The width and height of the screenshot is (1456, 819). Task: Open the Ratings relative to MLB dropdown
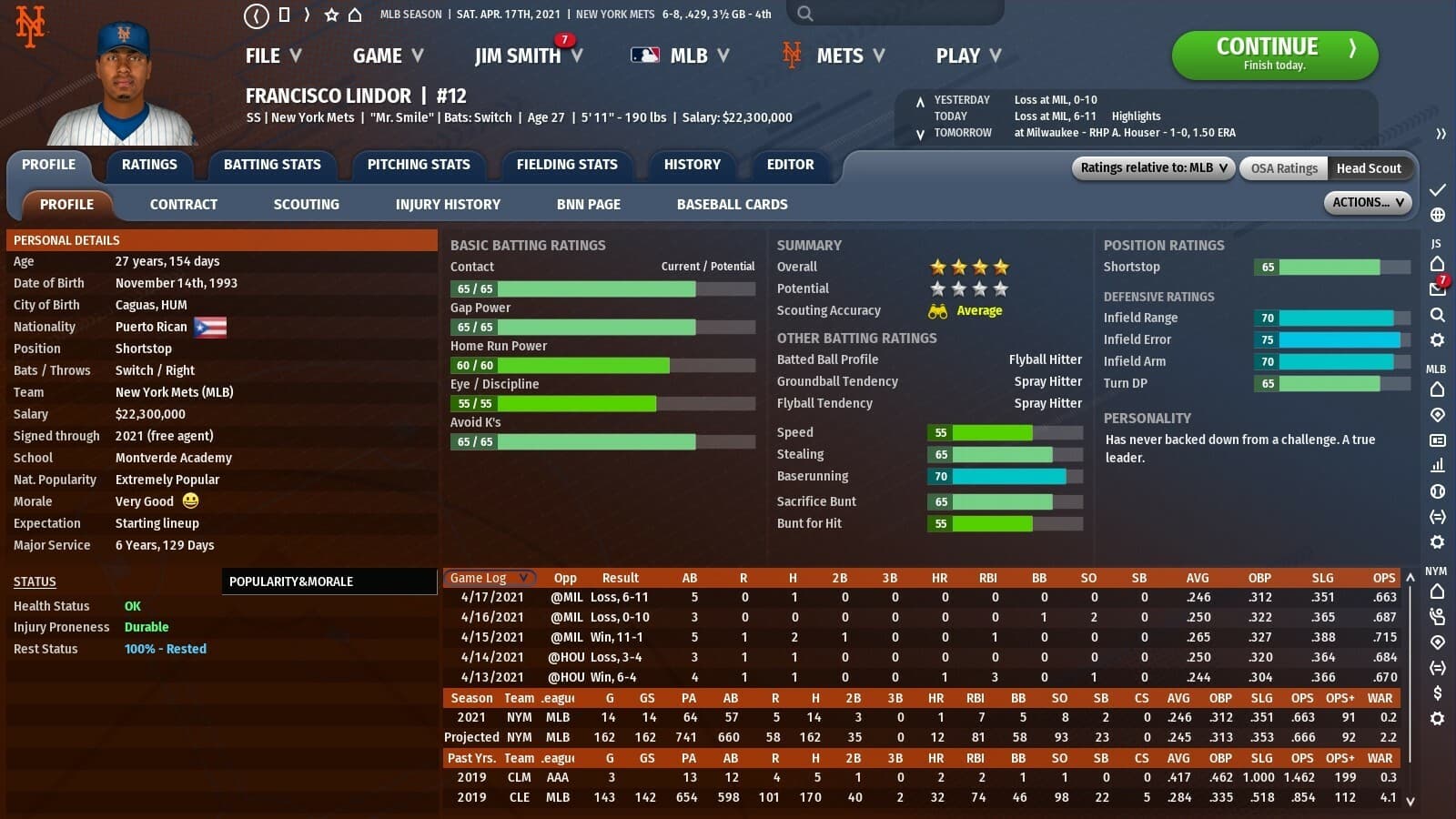1152,167
